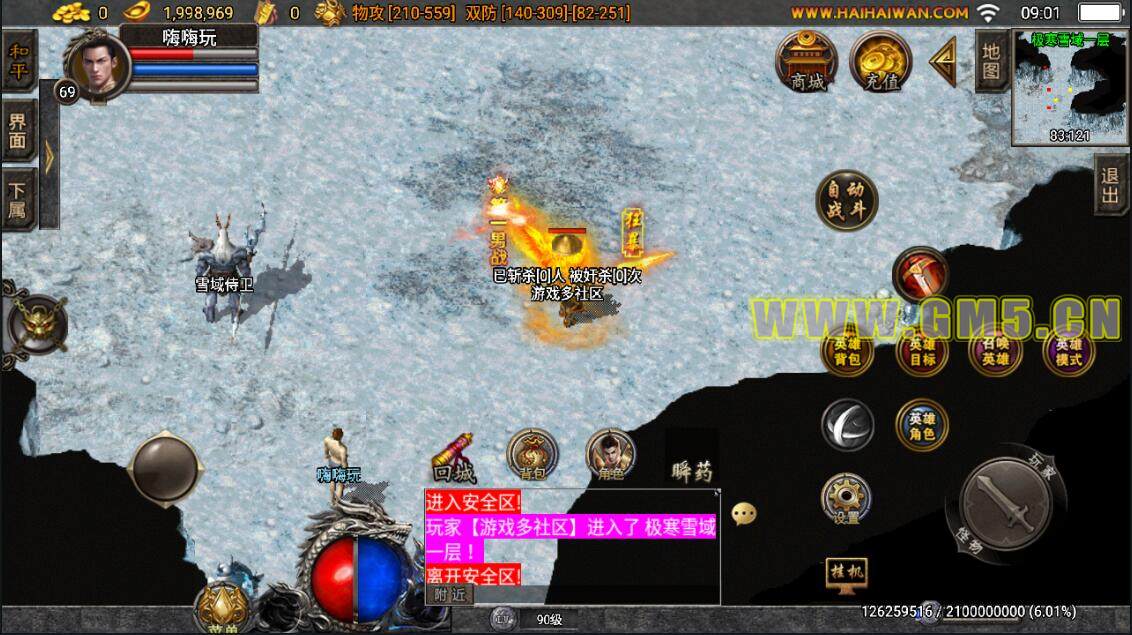Image resolution: width=1132 pixels, height=635 pixels.
Task: Start 挂机 idle mode
Action: [x=846, y=573]
